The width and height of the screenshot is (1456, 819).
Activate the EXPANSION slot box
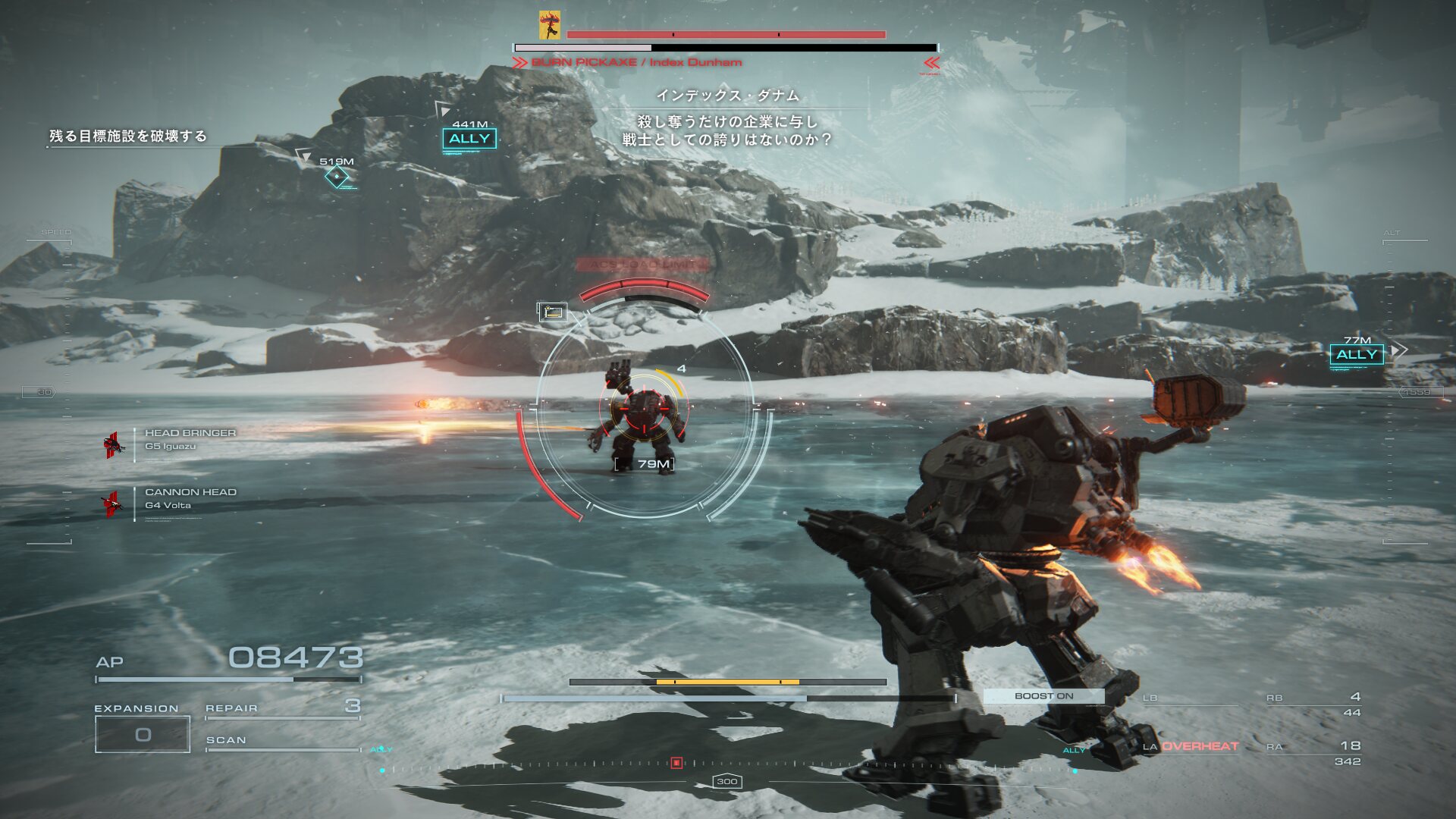(143, 734)
